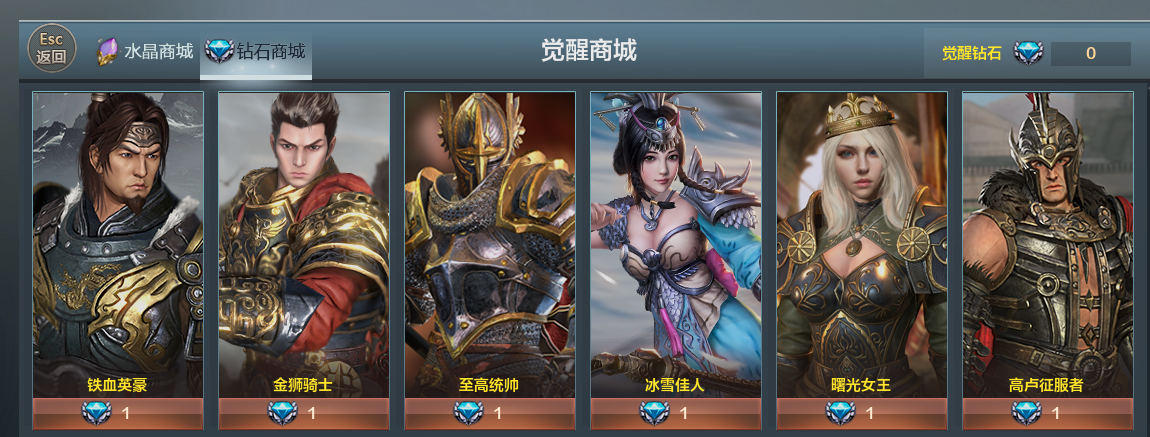Buy 曙光女王 using the diamond price button
This screenshot has height=437, width=1150.
click(x=862, y=413)
